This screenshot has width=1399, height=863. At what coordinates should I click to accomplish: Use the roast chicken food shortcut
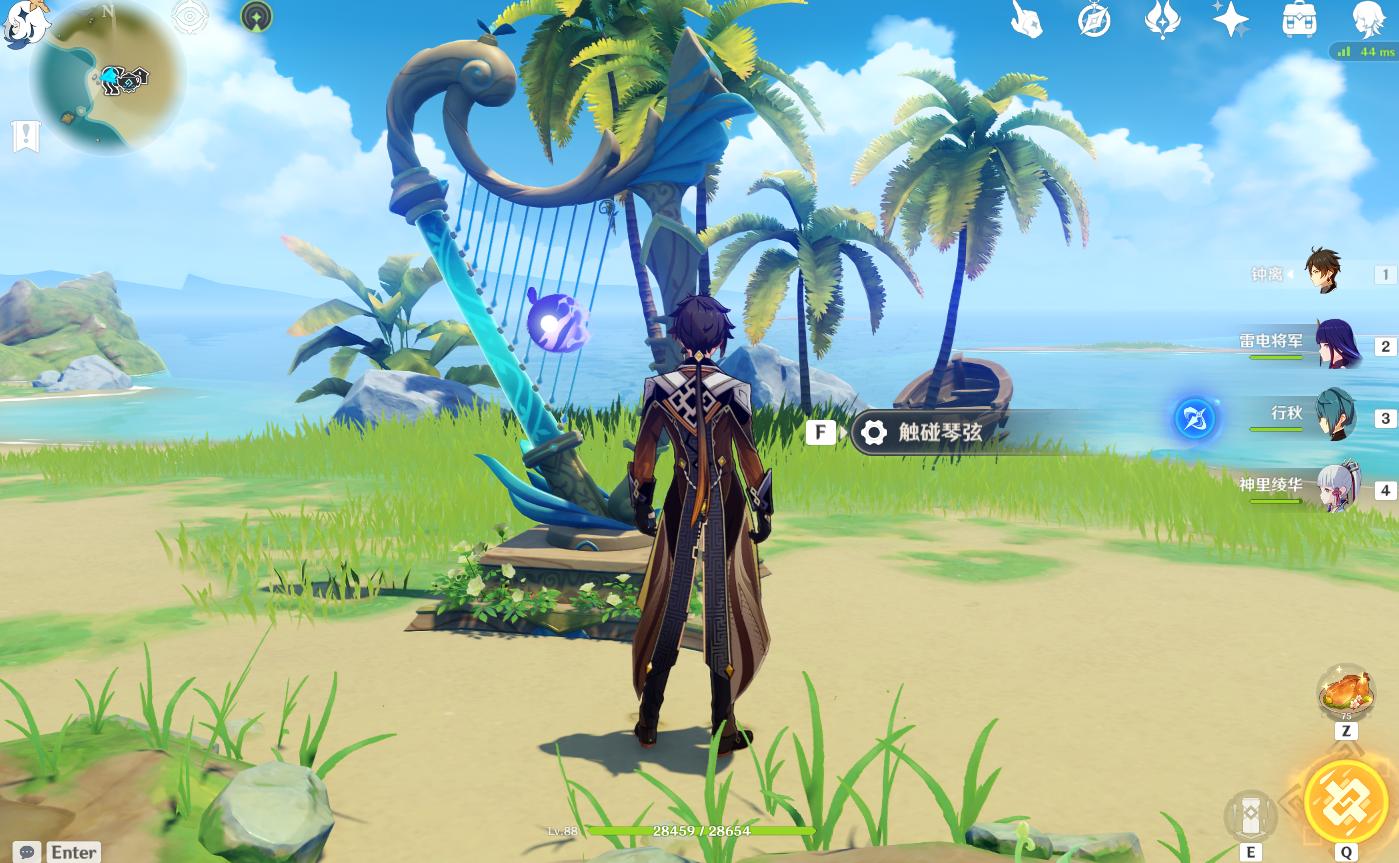1346,693
